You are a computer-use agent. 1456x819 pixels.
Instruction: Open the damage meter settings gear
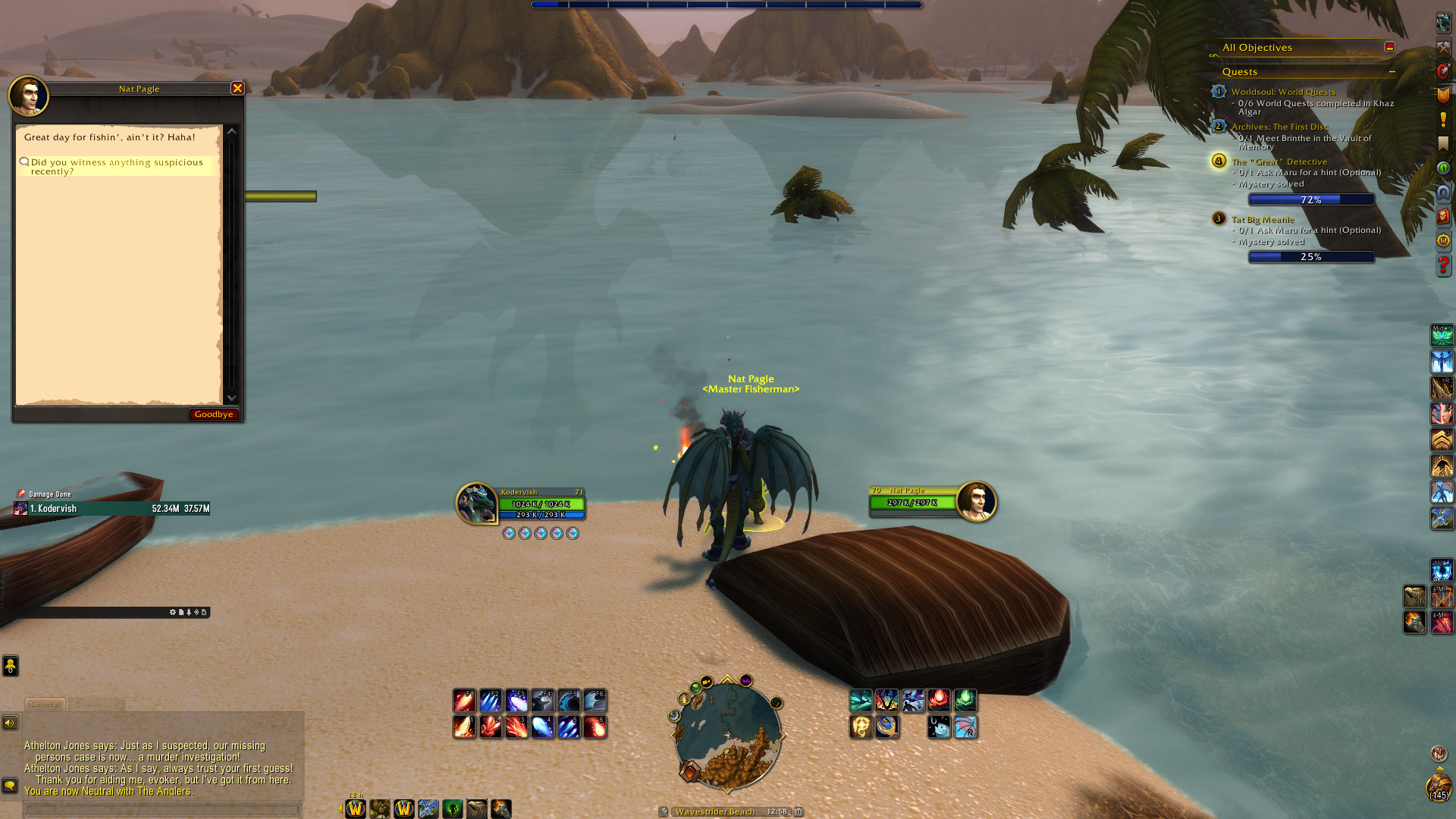[173, 612]
